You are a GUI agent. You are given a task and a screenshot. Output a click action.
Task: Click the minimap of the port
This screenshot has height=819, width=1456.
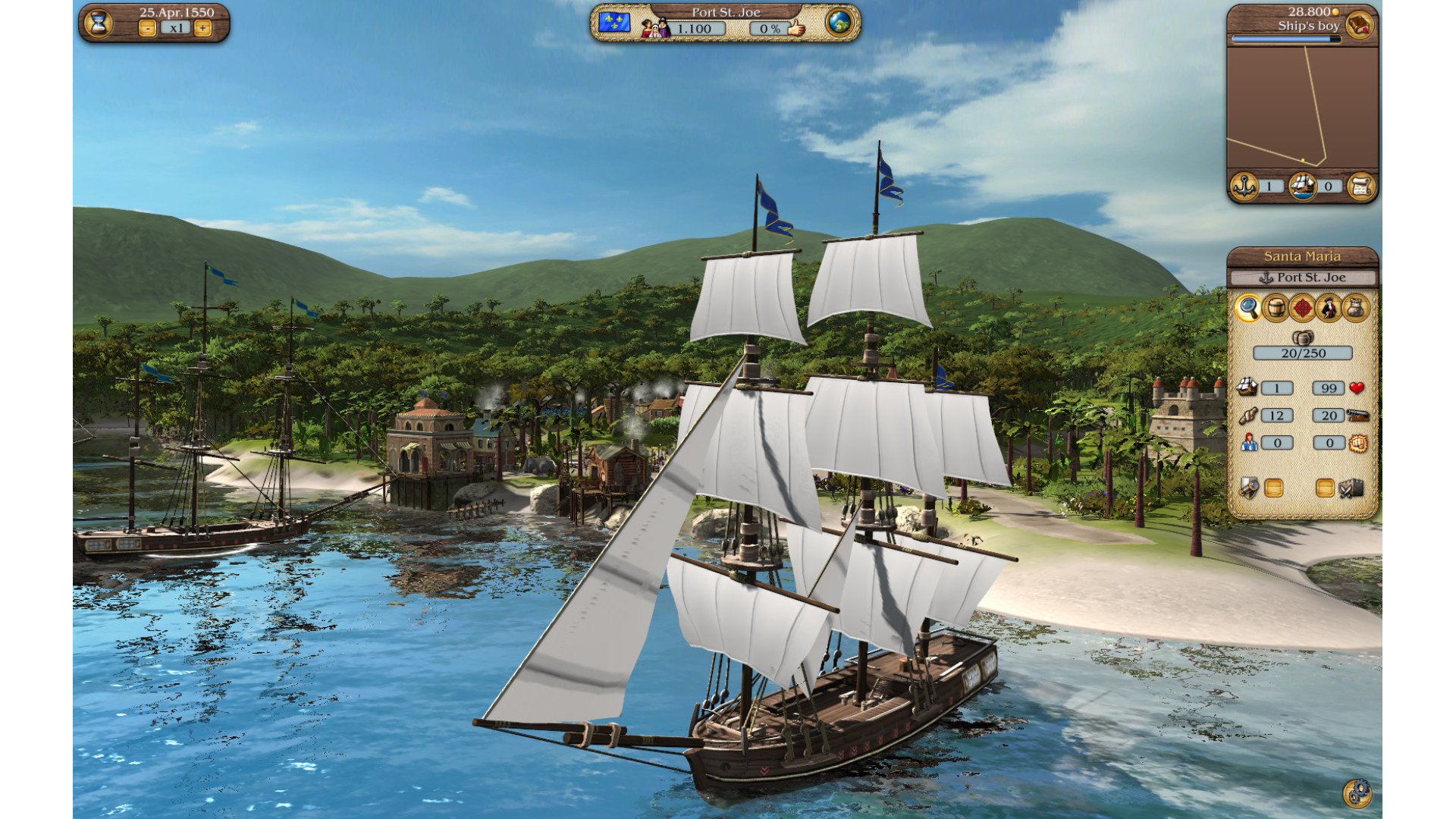(x=1302, y=106)
